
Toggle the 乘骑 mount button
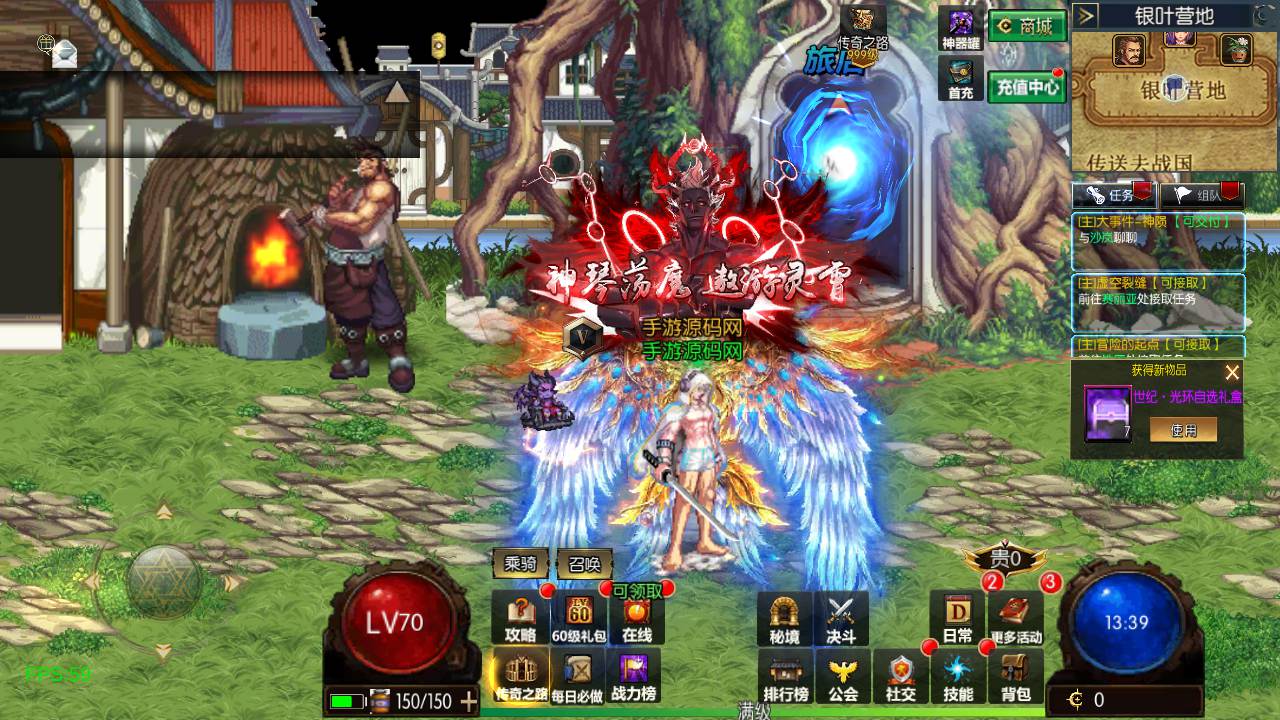click(520, 564)
